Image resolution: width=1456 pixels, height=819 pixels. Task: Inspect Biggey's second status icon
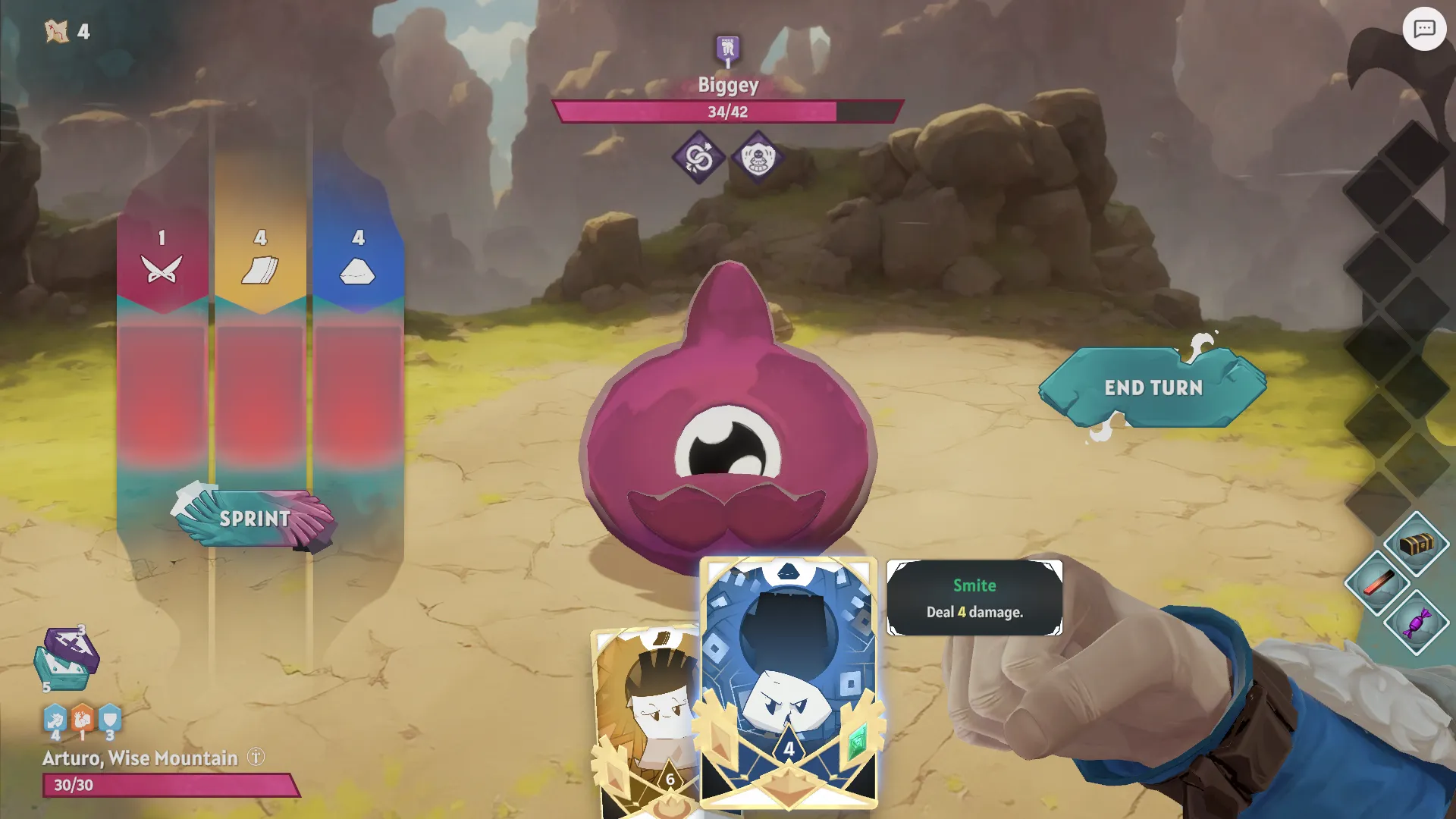tap(758, 158)
